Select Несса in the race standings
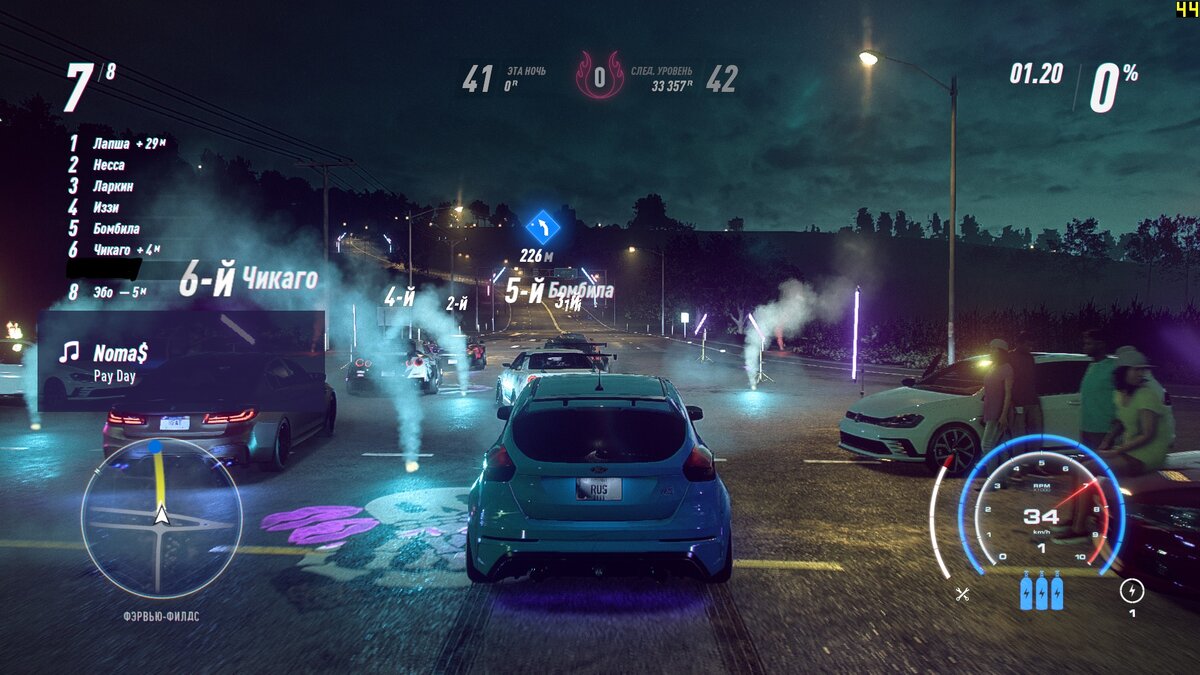1200x675 pixels. [109, 165]
